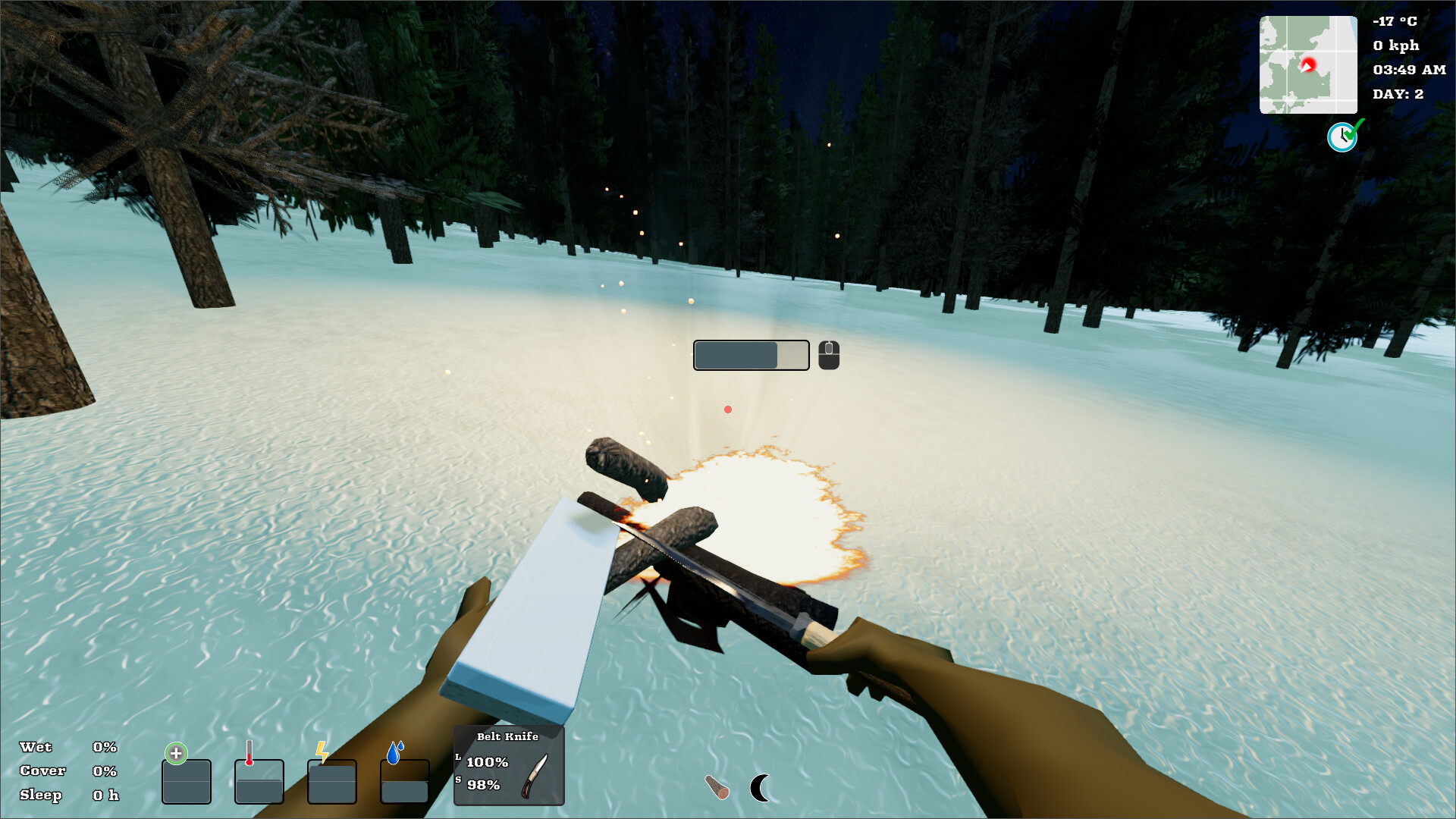Click the yellow lightning energy icon
The height and width of the screenshot is (819, 1456).
tap(322, 752)
